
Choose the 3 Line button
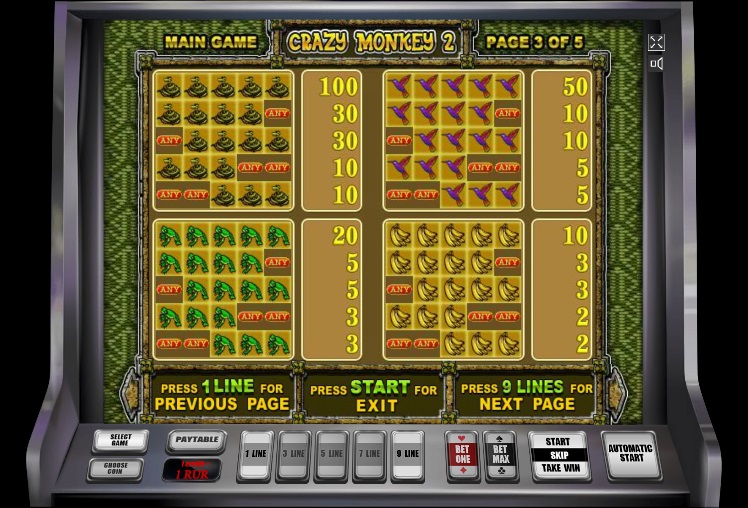[294, 454]
